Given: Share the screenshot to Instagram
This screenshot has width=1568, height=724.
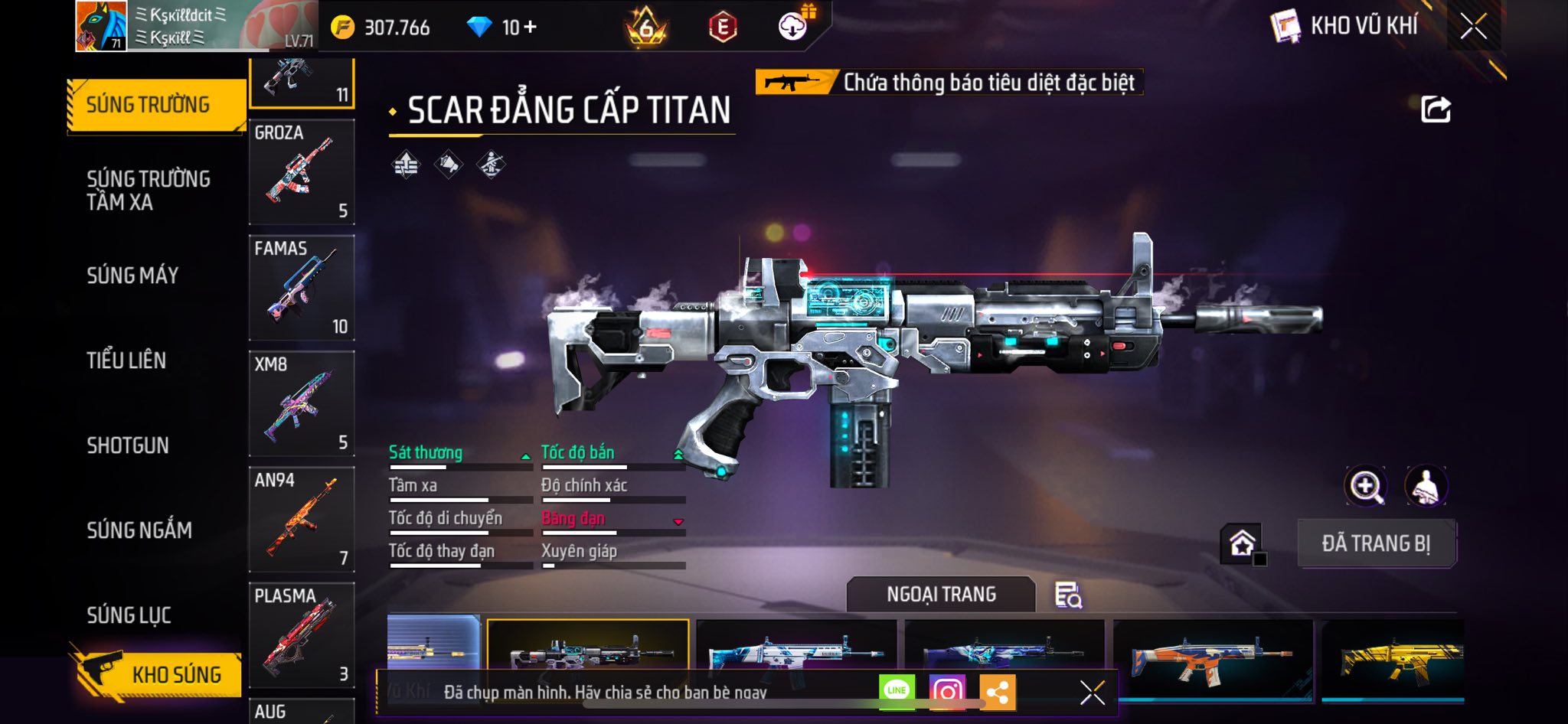Looking at the screenshot, I should tap(947, 692).
